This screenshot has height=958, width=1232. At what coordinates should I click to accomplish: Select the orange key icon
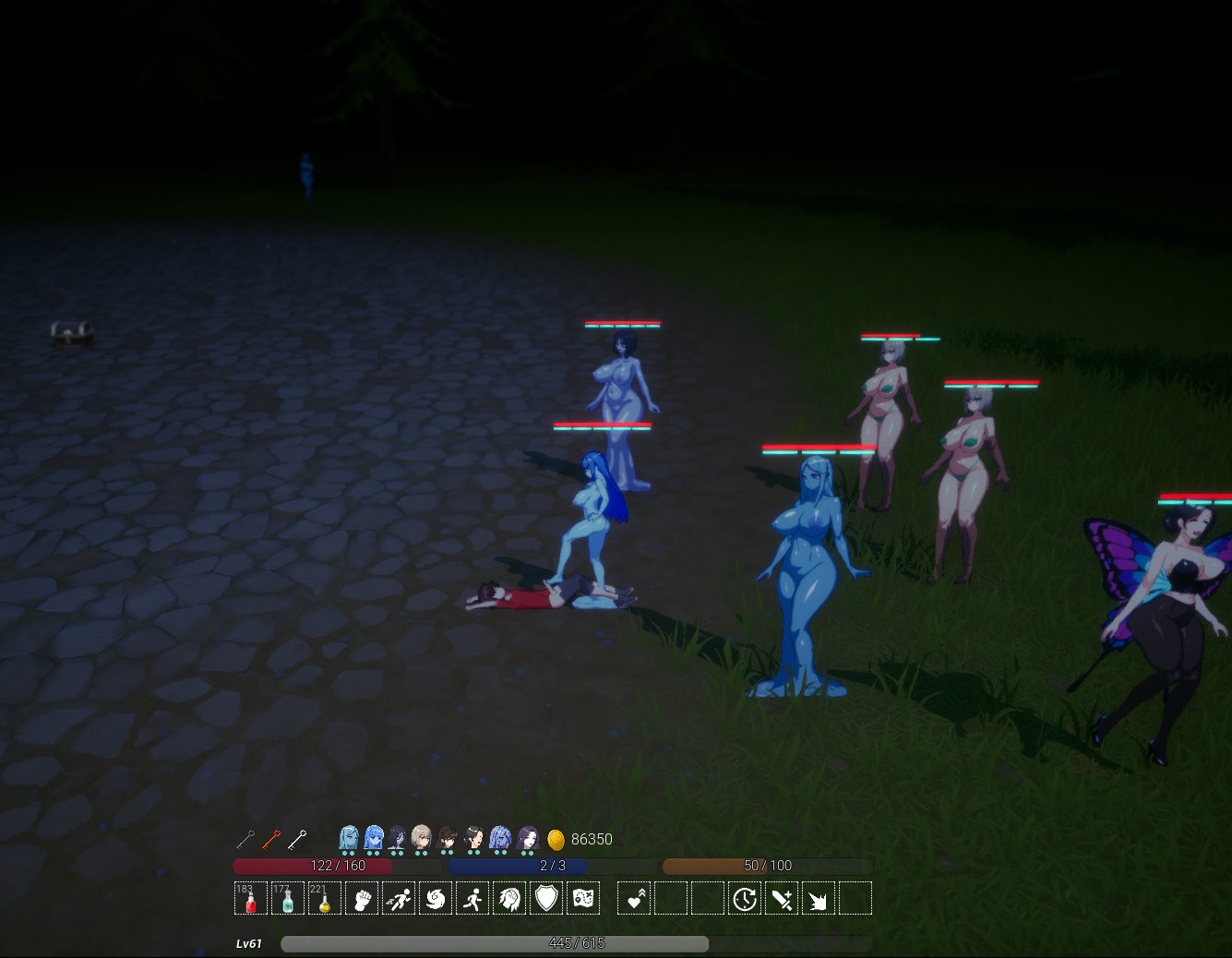point(270,839)
